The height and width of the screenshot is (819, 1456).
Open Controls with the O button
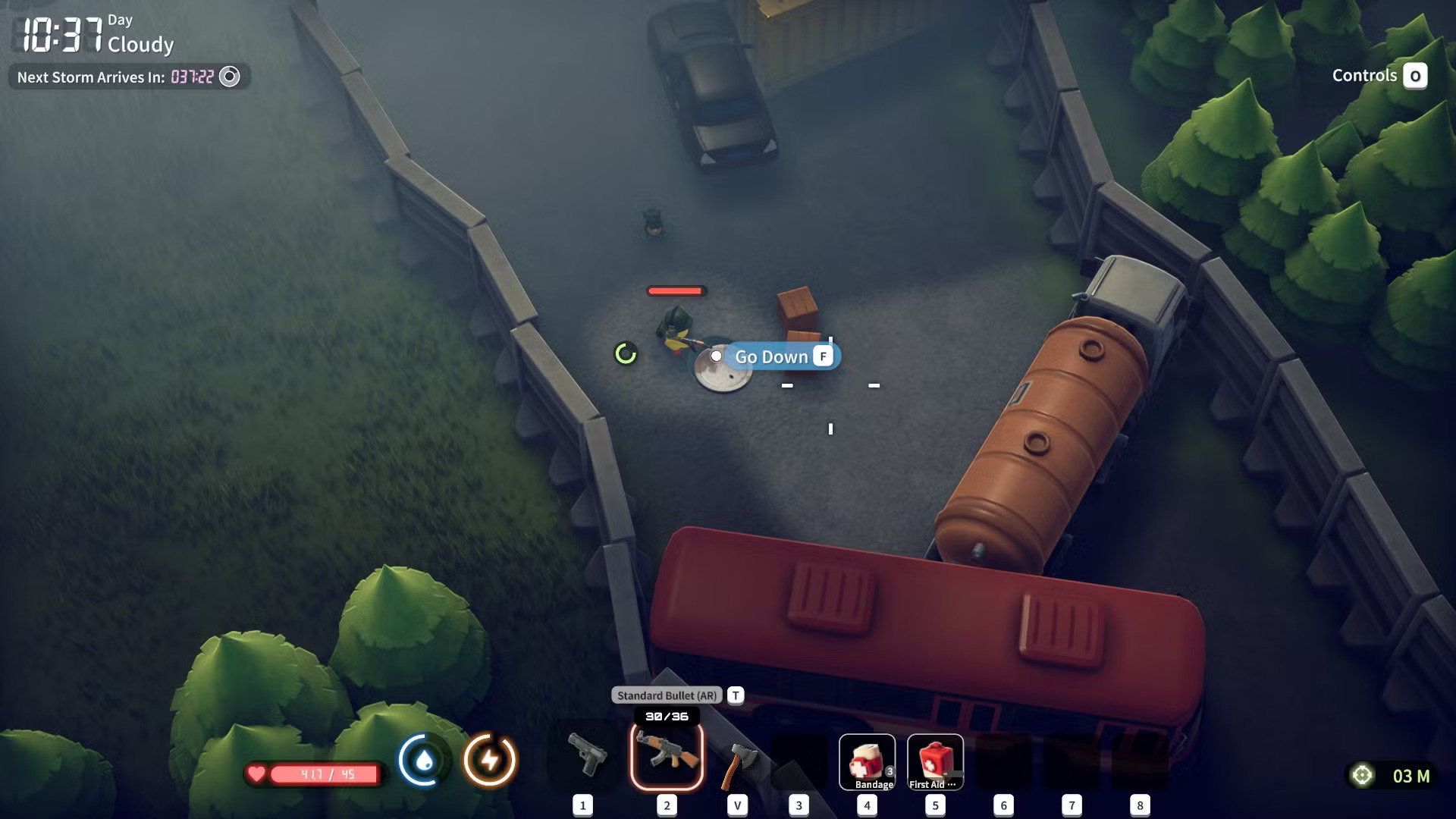(x=1415, y=76)
